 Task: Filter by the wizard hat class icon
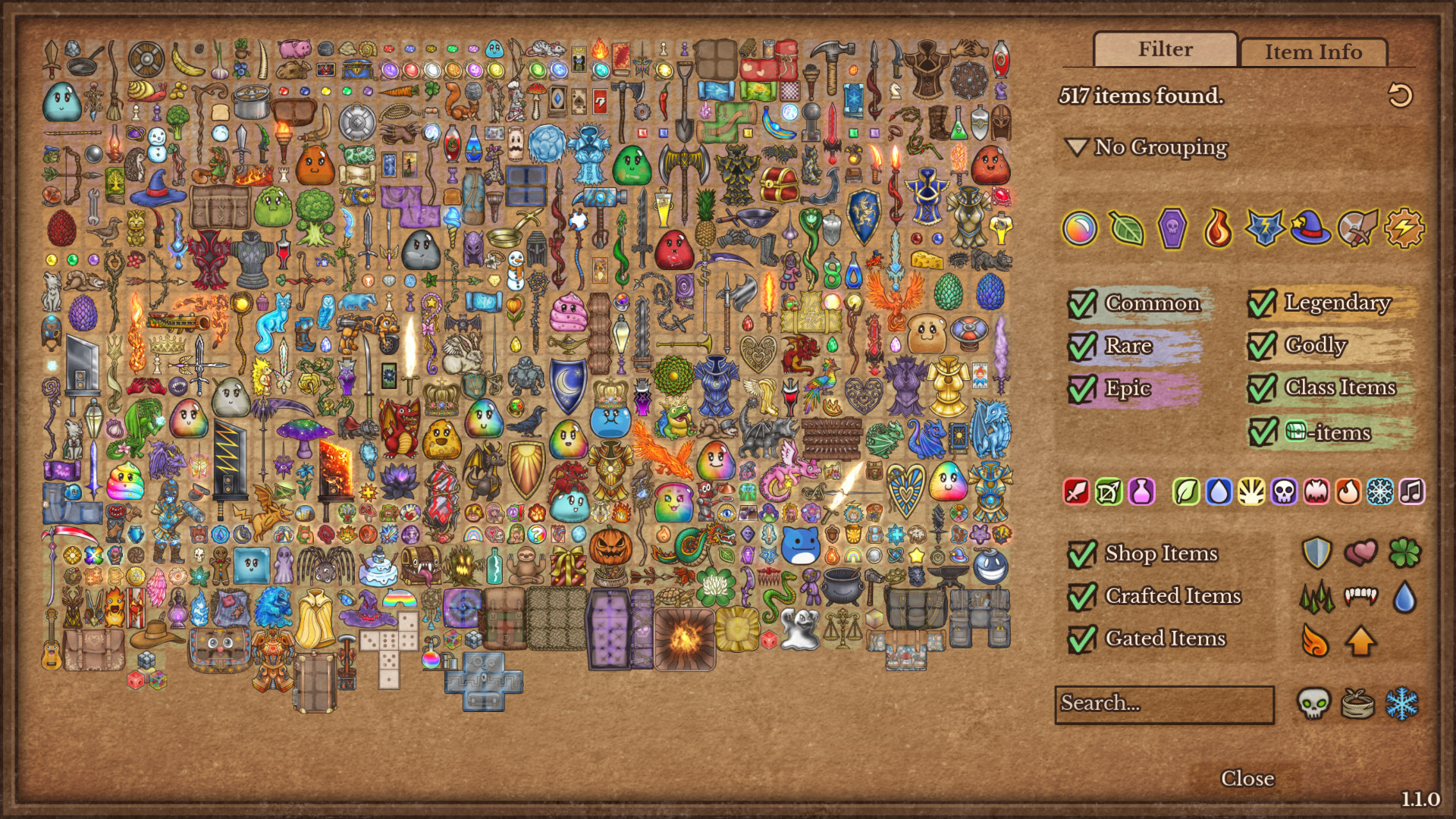(1310, 228)
